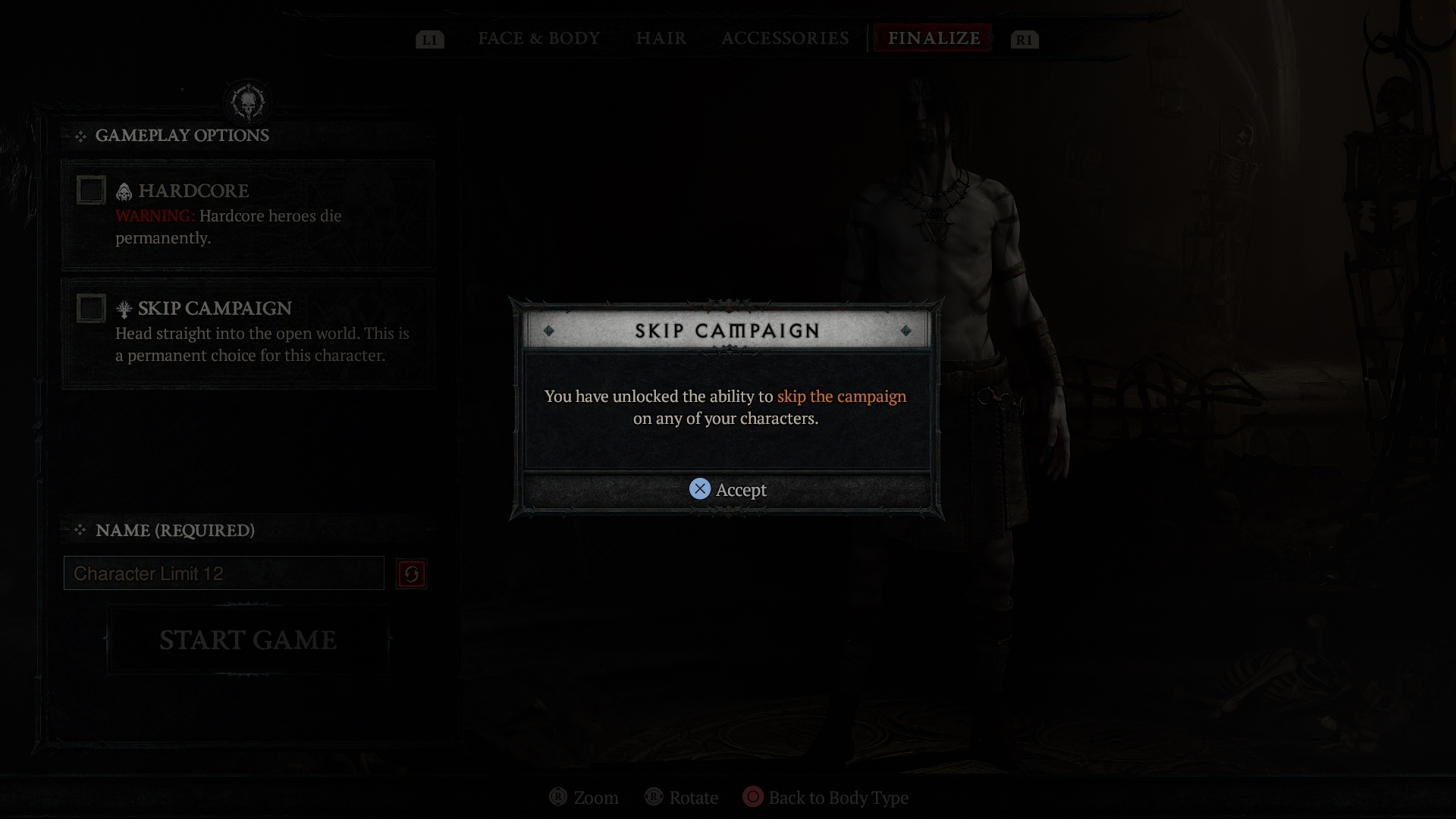Randomize the character name
1456x819 pixels.
pyautogui.click(x=411, y=574)
